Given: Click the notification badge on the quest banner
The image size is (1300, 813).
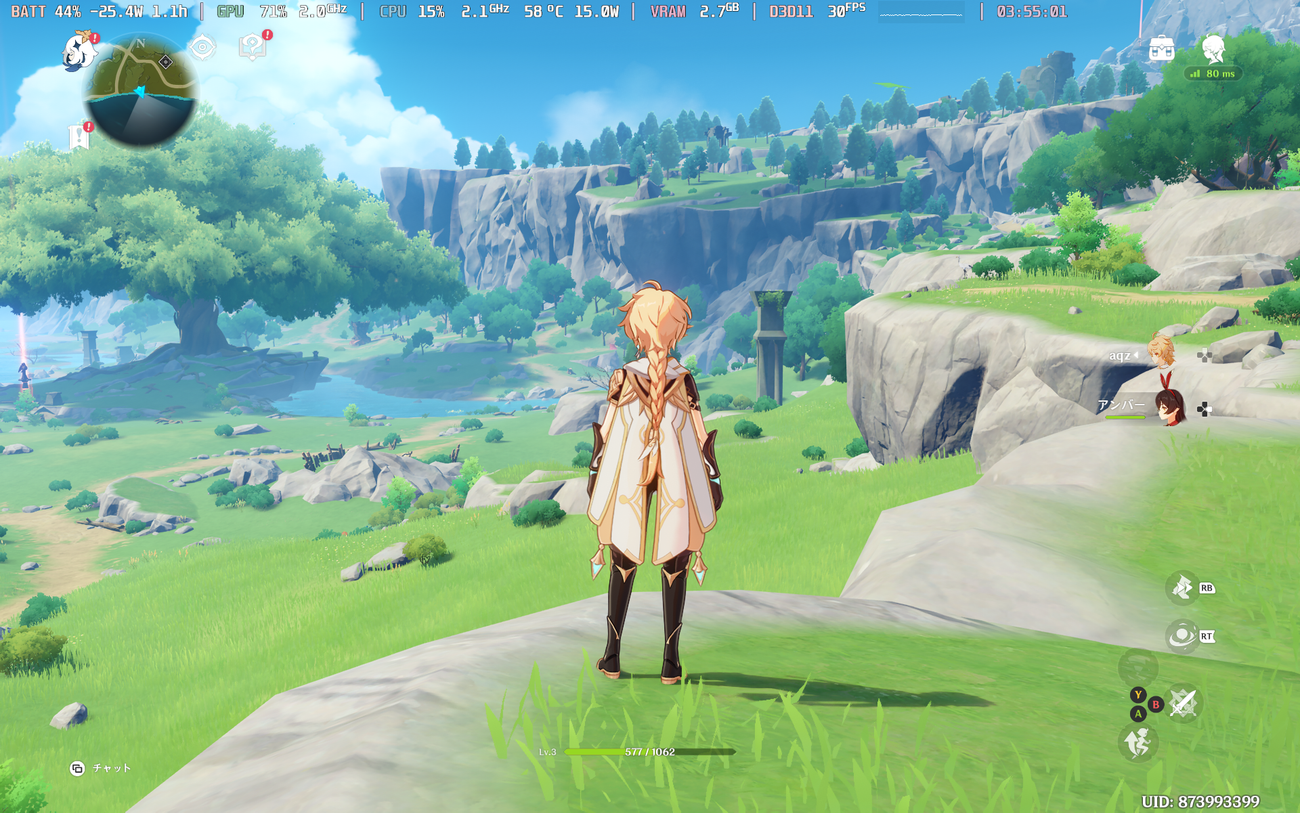Looking at the screenshot, I should [88, 126].
